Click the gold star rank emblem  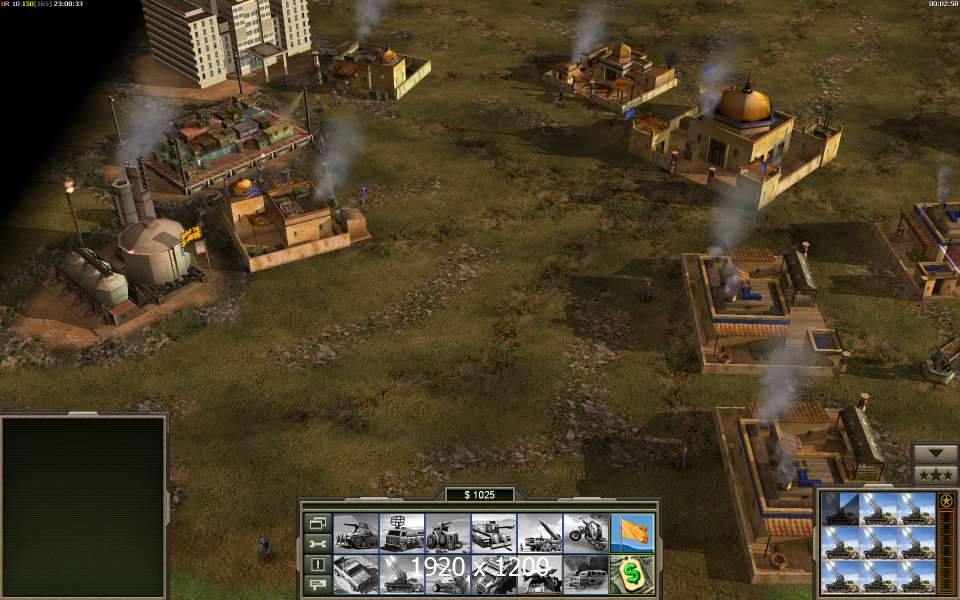946,500
